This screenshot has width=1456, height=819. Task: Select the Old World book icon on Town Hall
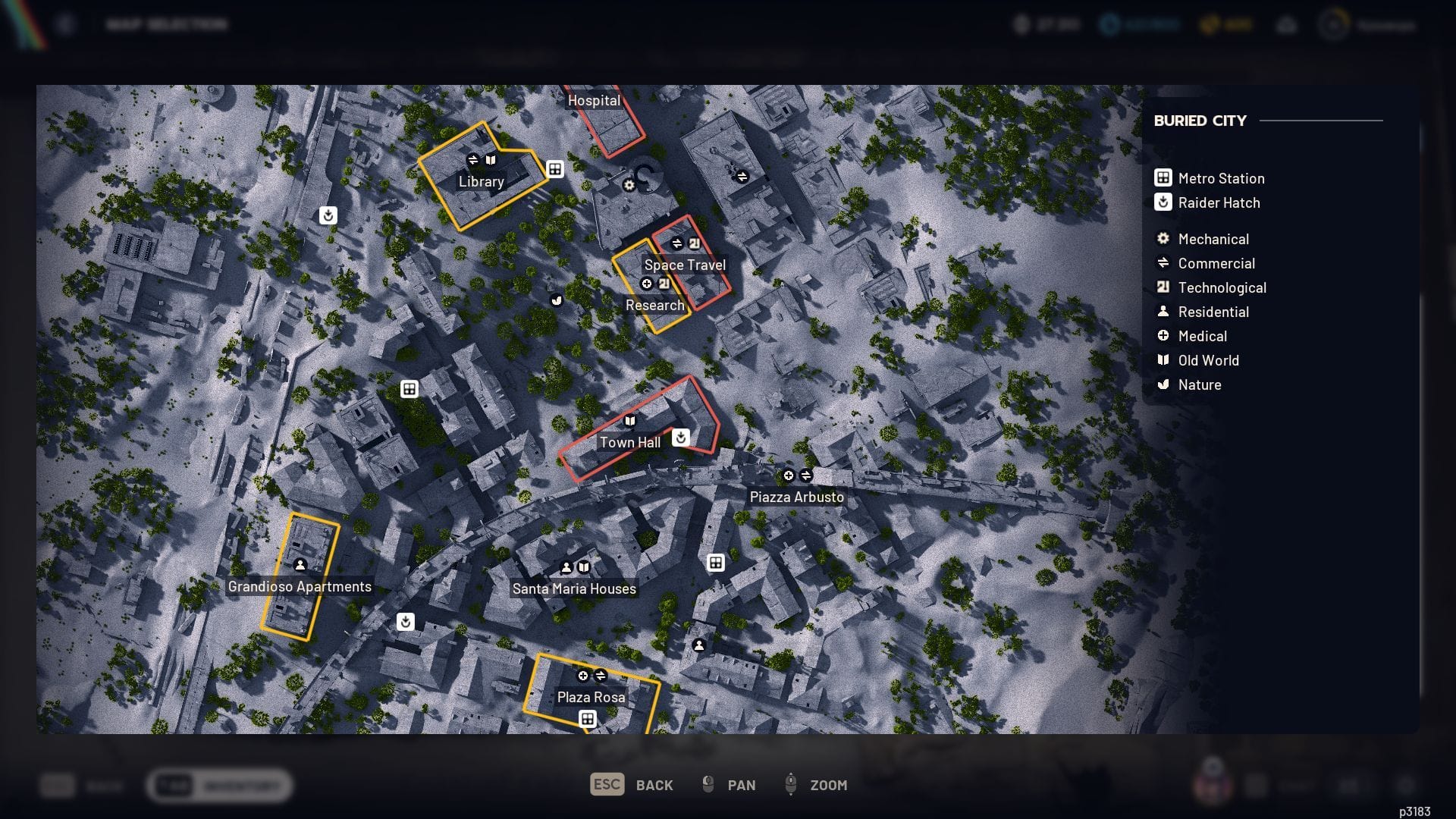coord(631,420)
